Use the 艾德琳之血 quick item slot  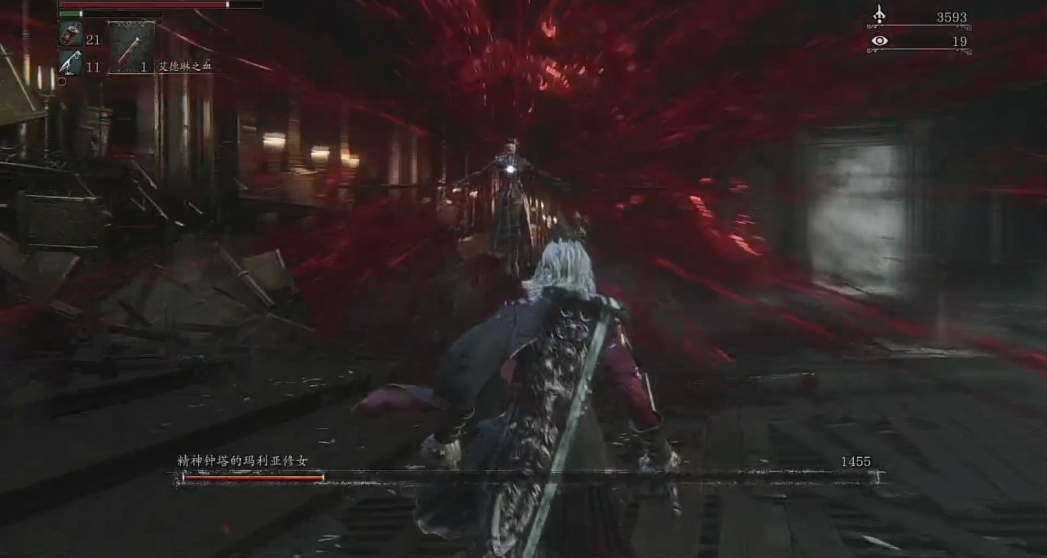coord(131,47)
